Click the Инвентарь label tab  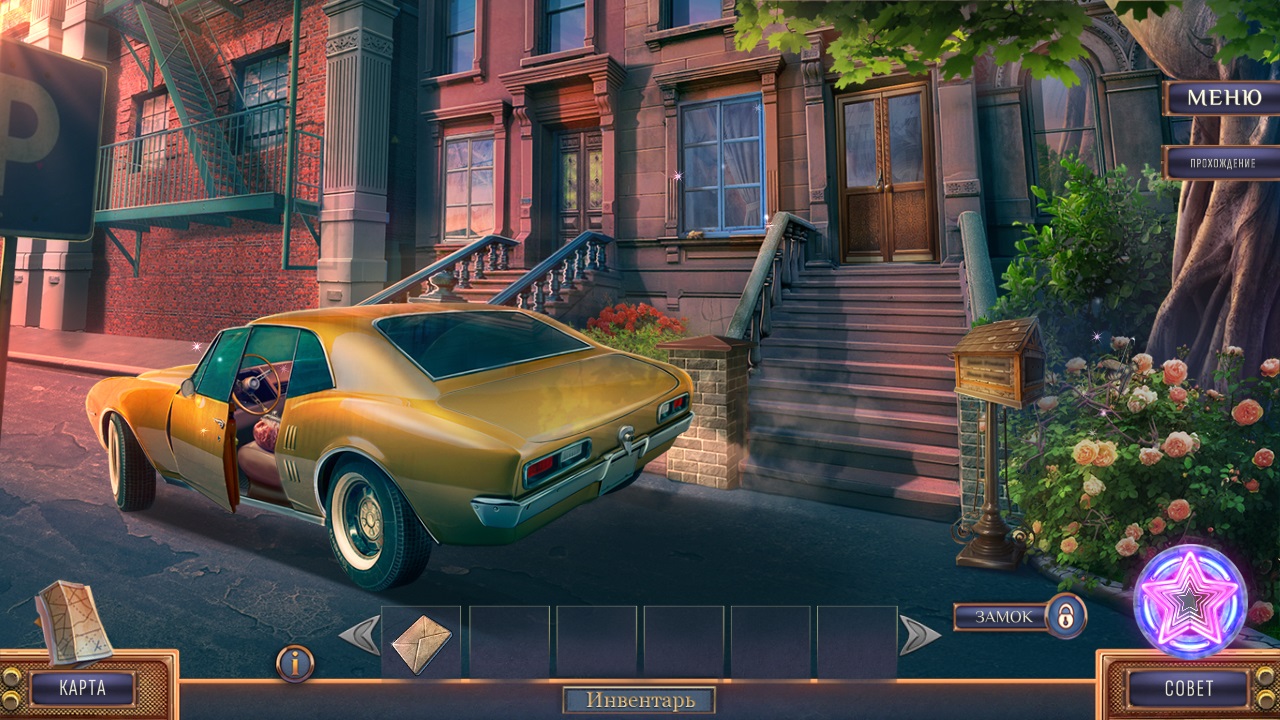coord(640,700)
